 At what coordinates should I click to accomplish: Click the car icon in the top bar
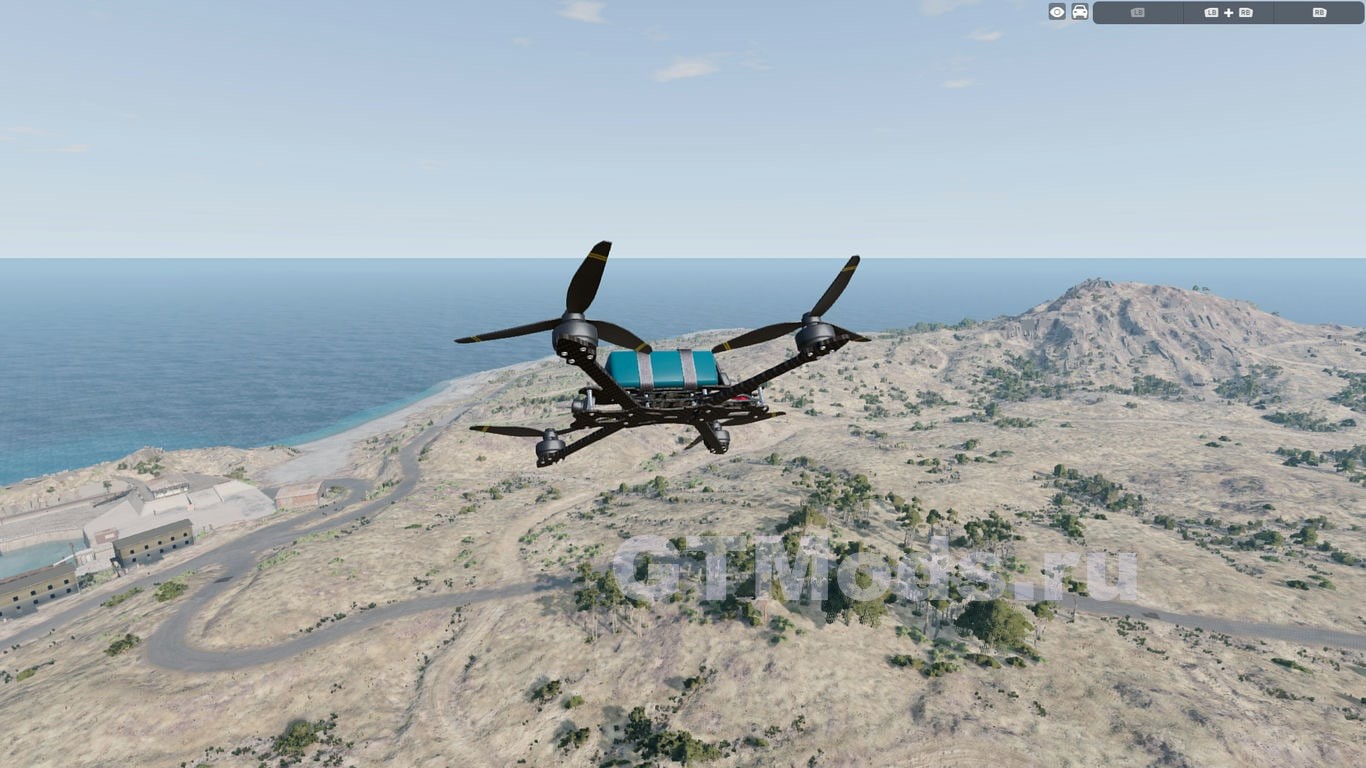1080,12
